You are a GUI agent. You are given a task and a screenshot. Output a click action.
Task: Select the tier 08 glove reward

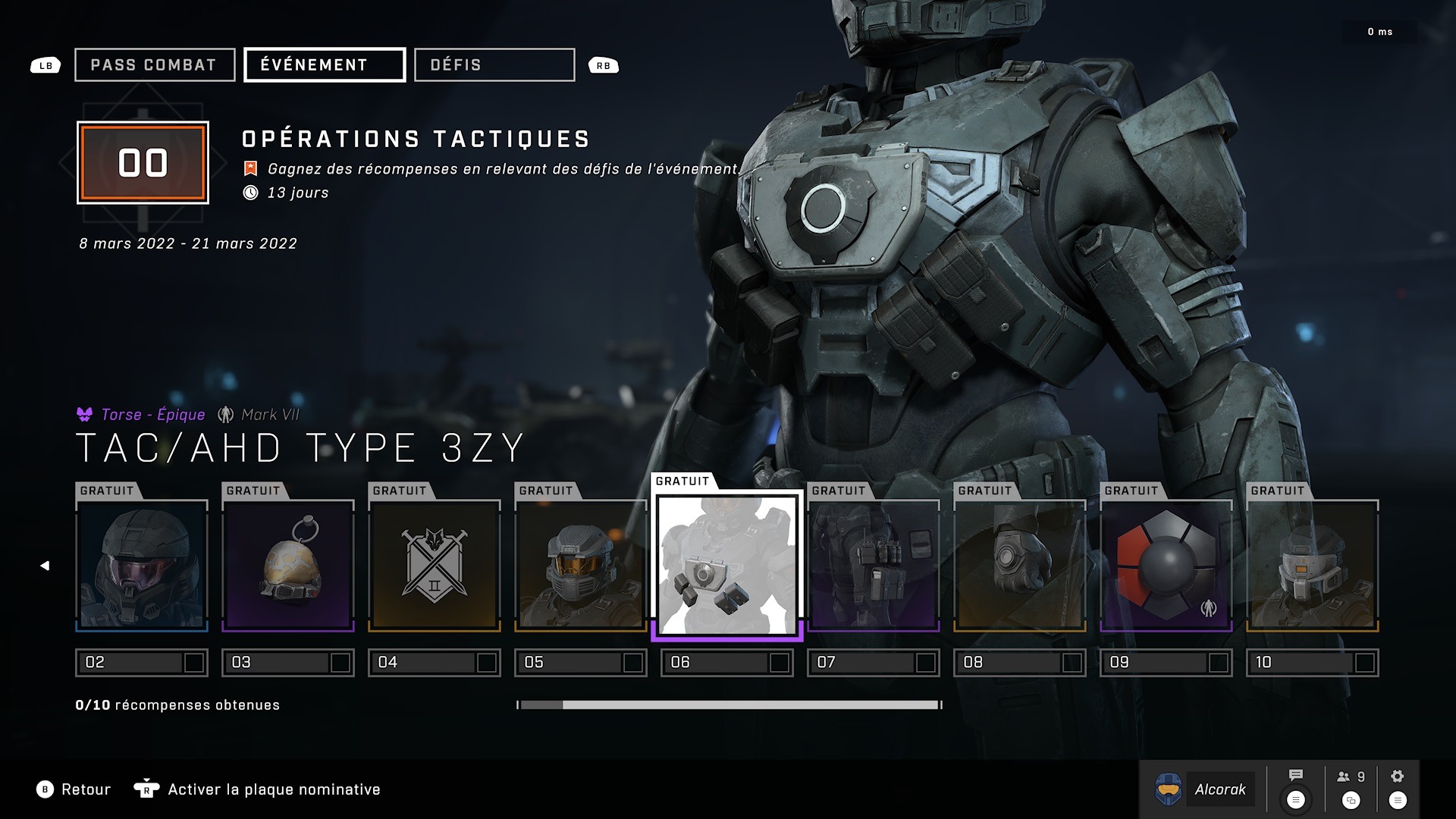click(1020, 566)
